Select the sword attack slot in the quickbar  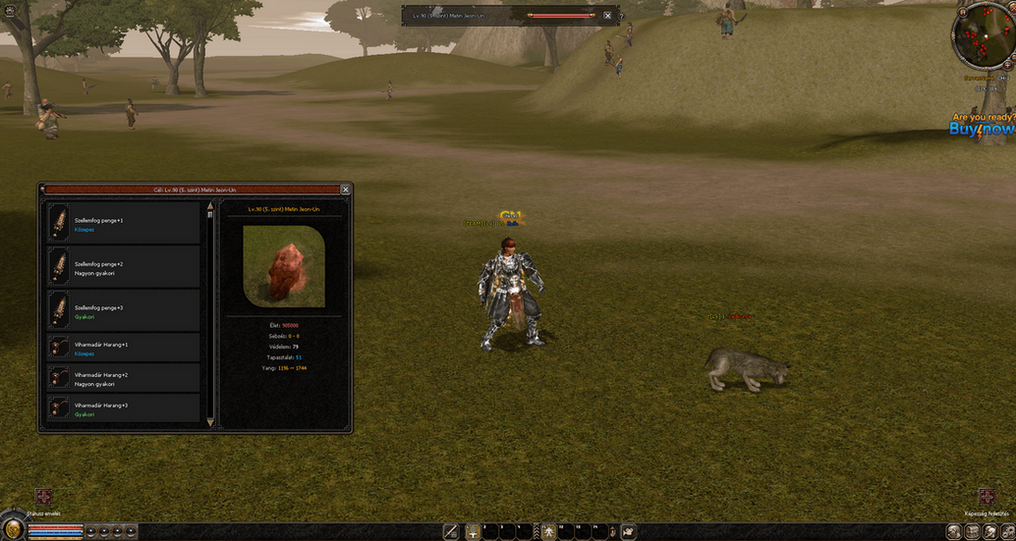(452, 531)
